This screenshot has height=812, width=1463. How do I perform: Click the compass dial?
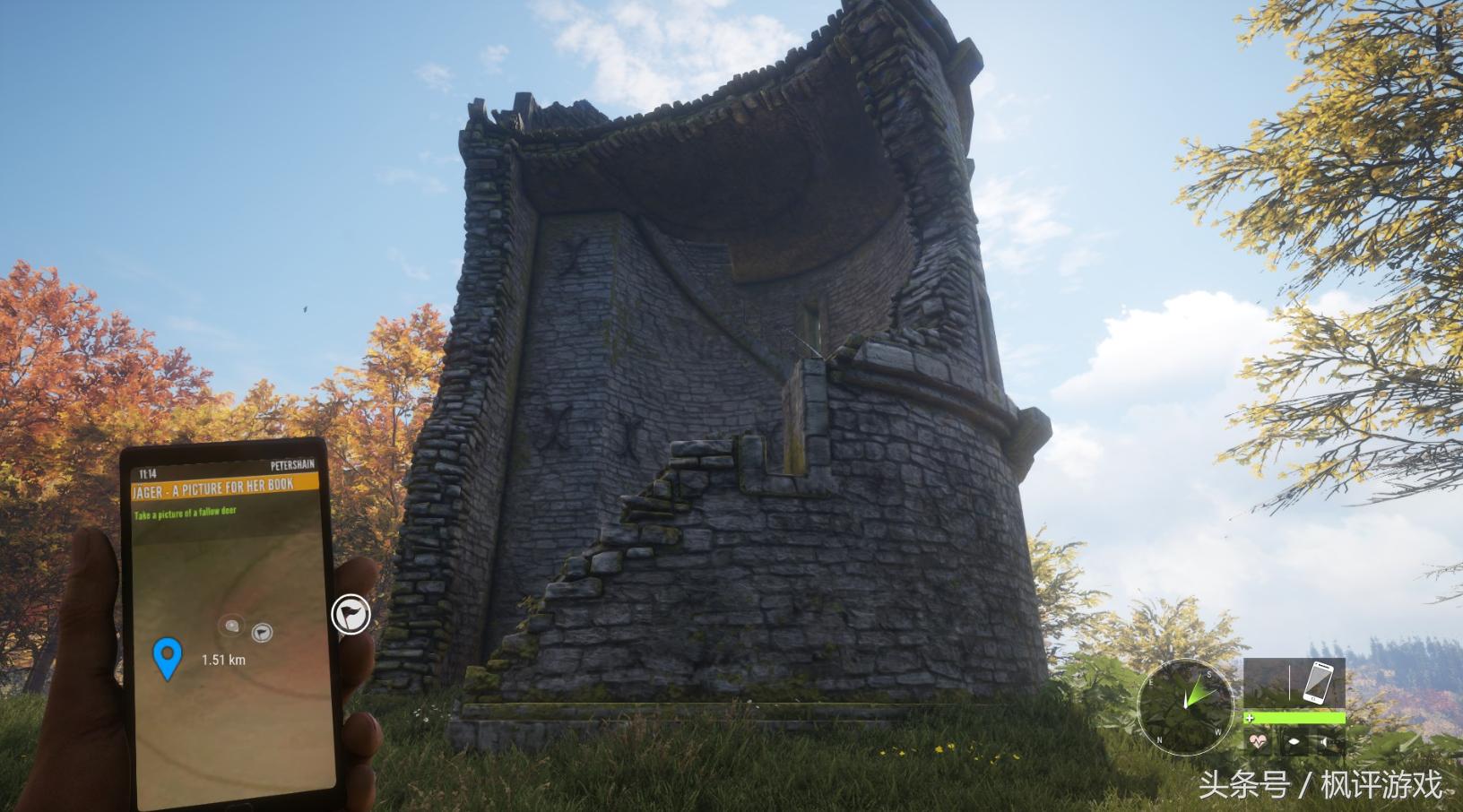1185,704
